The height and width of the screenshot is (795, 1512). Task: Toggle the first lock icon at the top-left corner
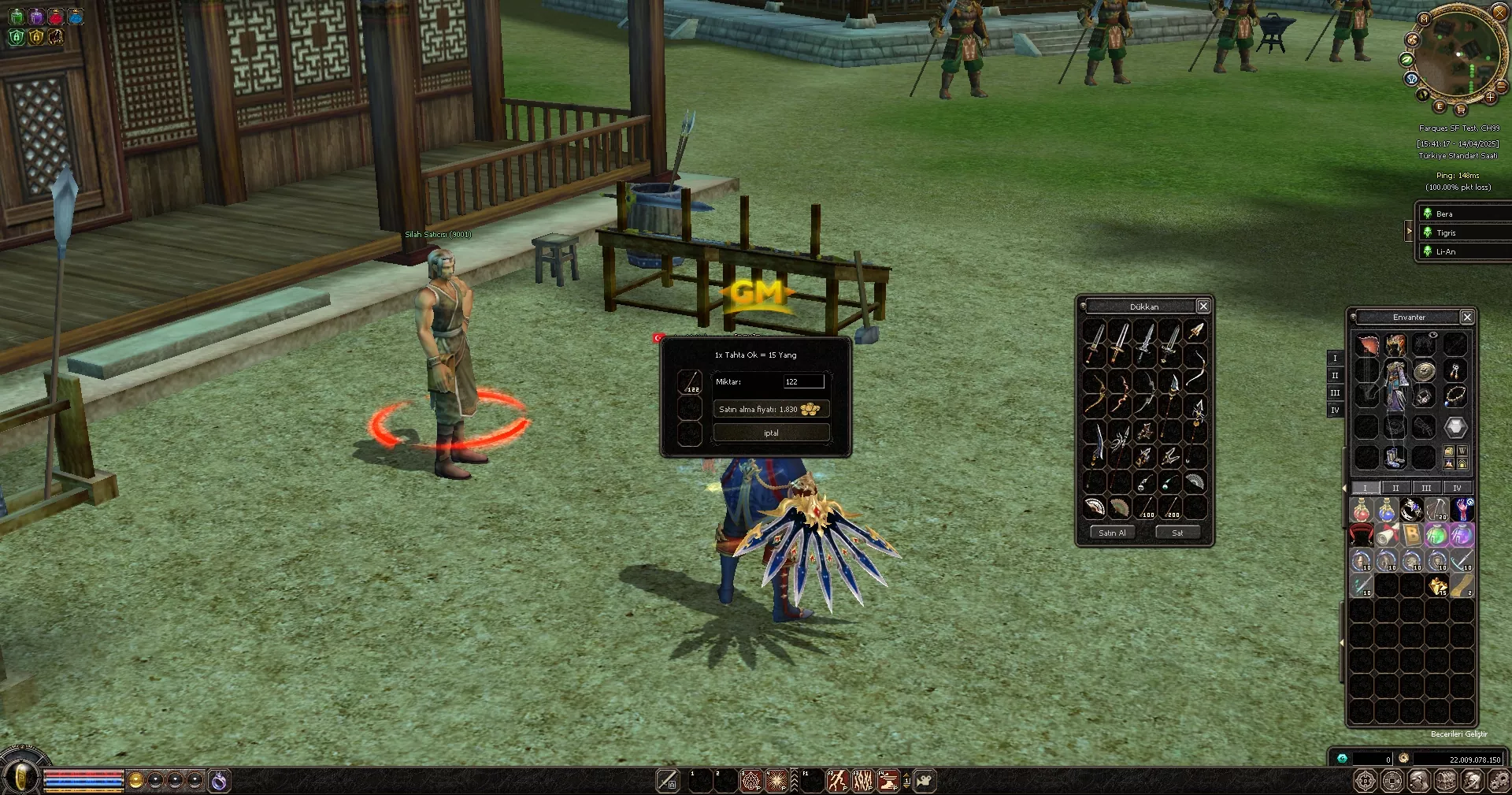pos(17,37)
